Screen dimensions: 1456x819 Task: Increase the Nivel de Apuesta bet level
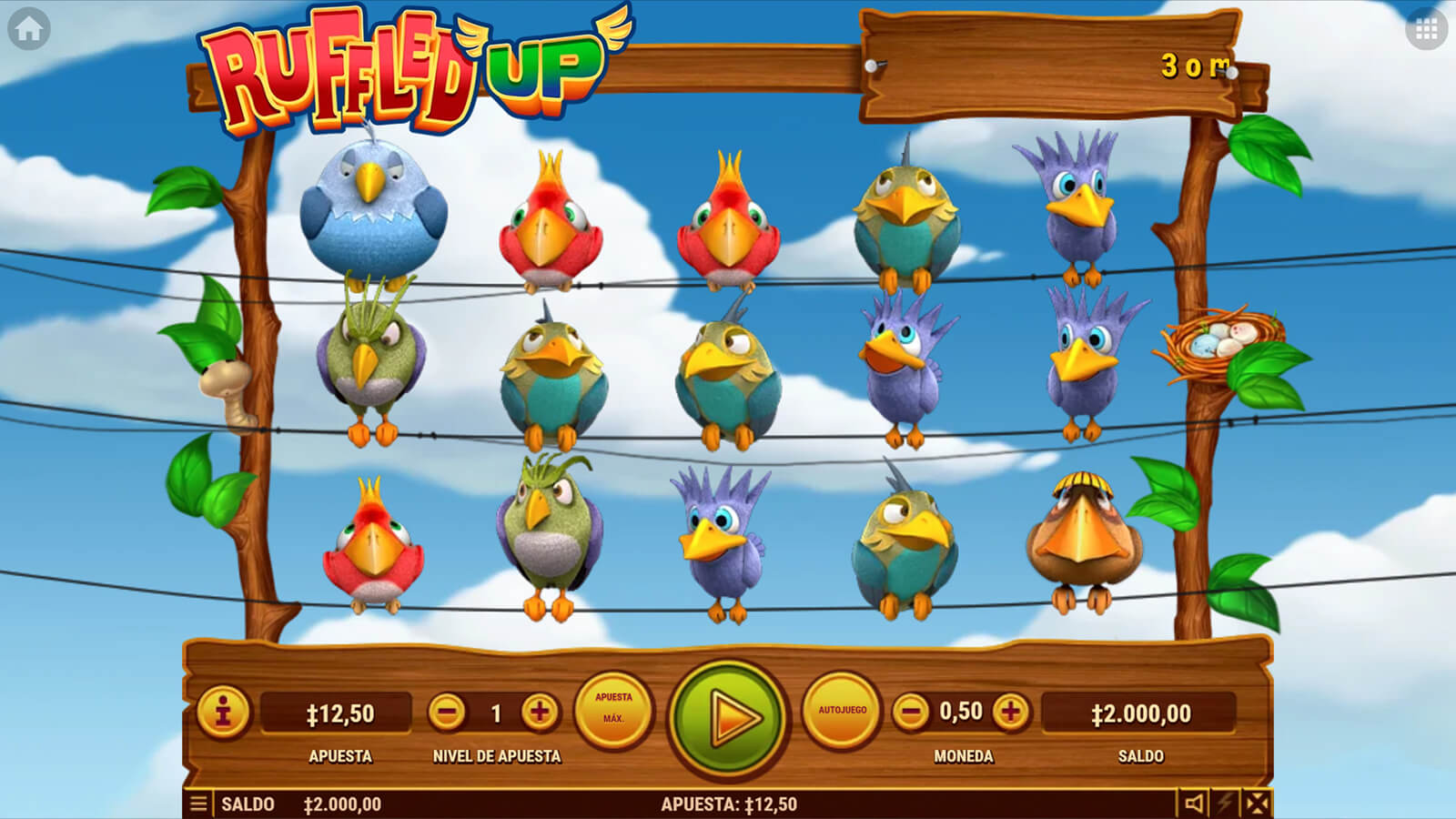point(540,713)
